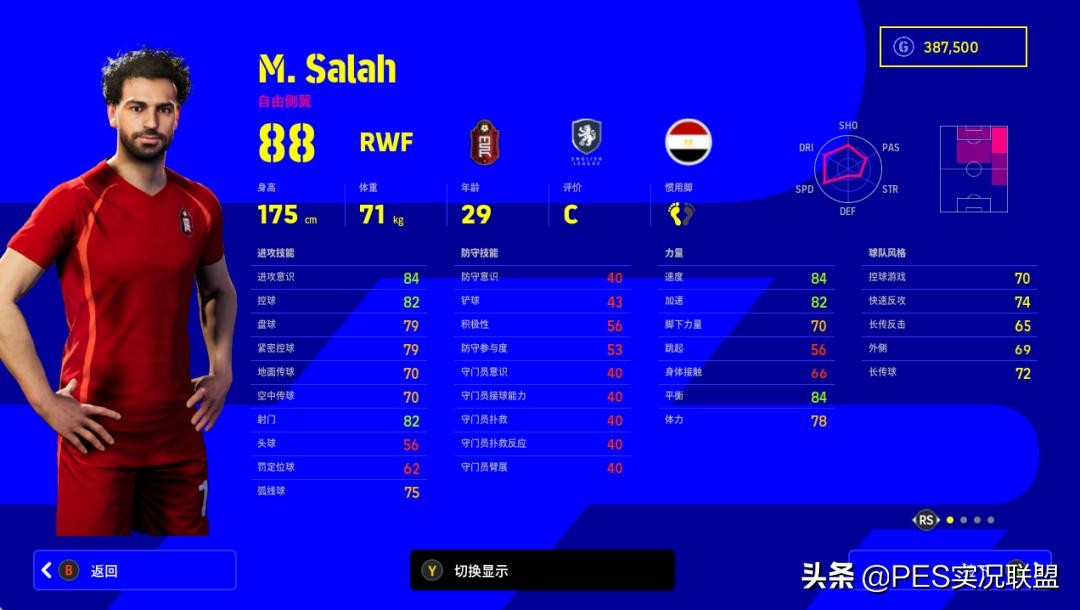Click the Egypt national flag icon
The width and height of the screenshot is (1080, 610).
click(x=688, y=142)
